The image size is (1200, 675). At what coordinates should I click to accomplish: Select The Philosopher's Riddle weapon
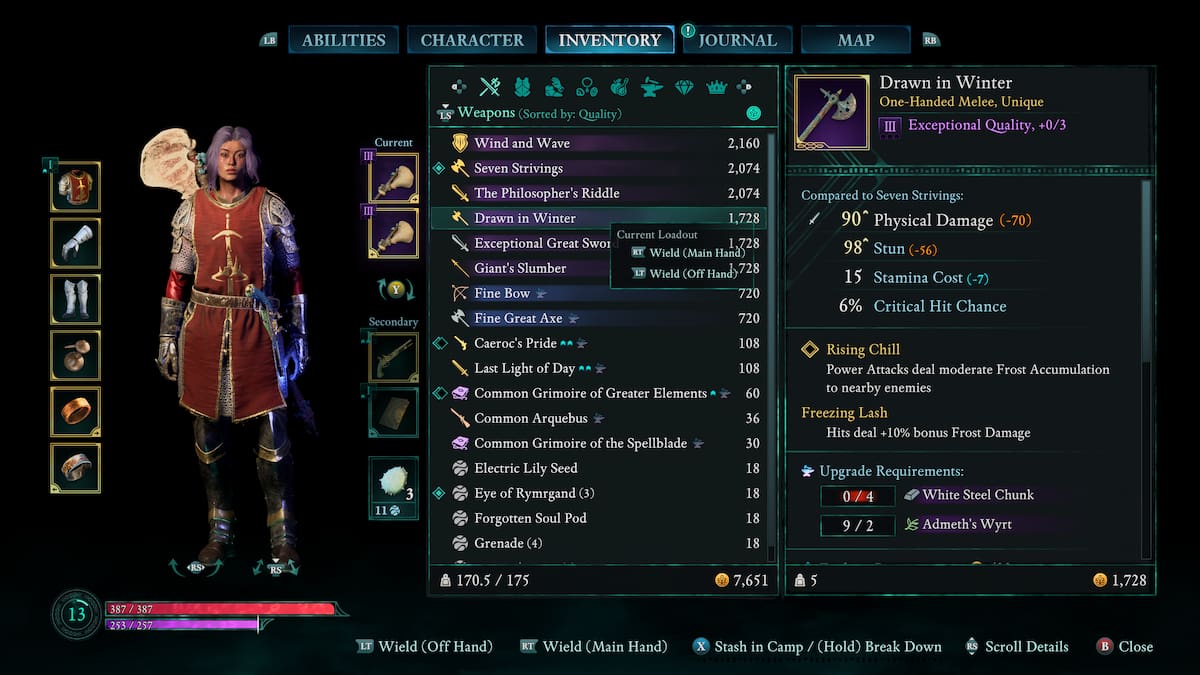point(546,193)
